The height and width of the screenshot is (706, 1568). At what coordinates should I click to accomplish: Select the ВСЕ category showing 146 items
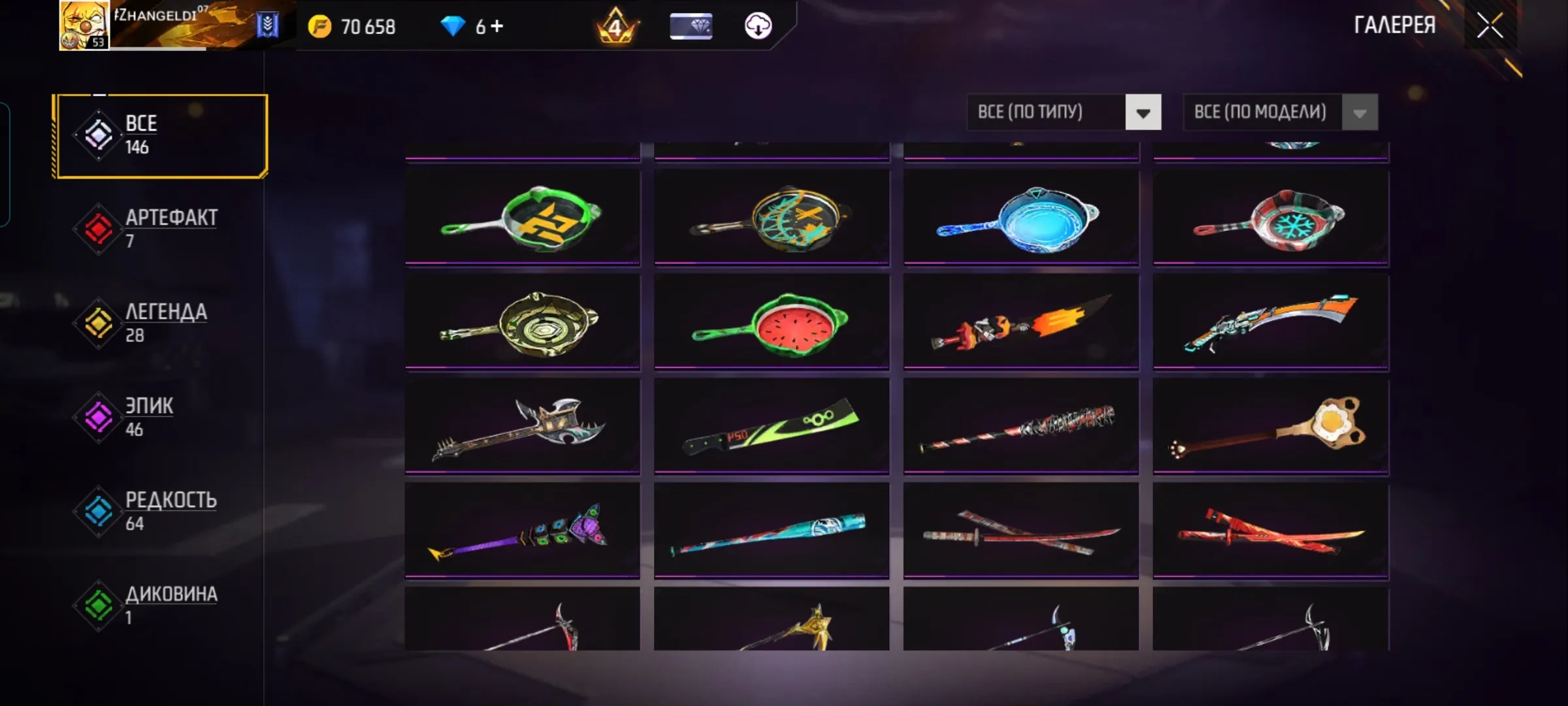click(x=98, y=134)
